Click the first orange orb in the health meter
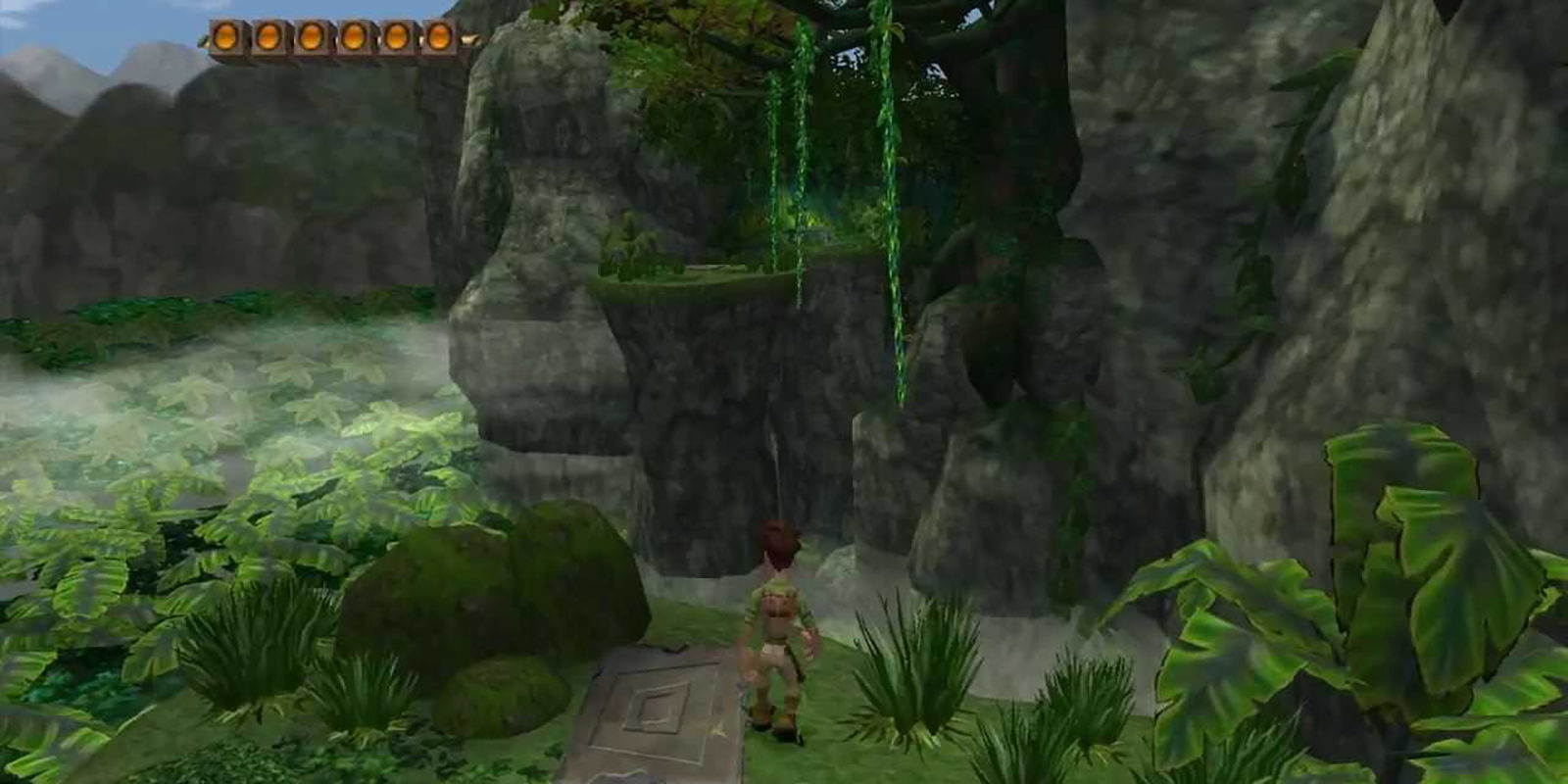 (x=225, y=37)
